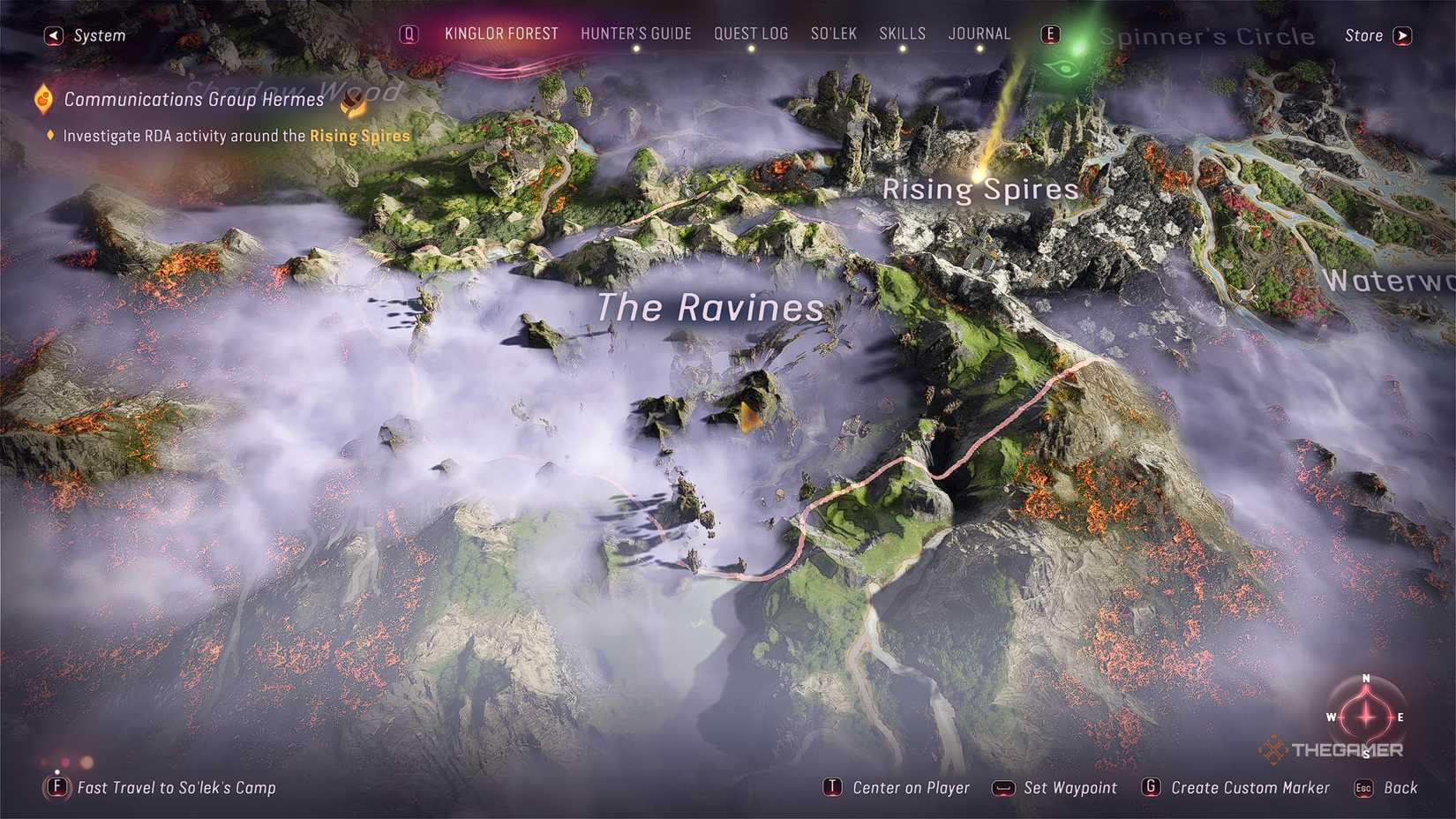Click the E shoulder button icon
This screenshot has width=1456, height=819.
click(1050, 34)
